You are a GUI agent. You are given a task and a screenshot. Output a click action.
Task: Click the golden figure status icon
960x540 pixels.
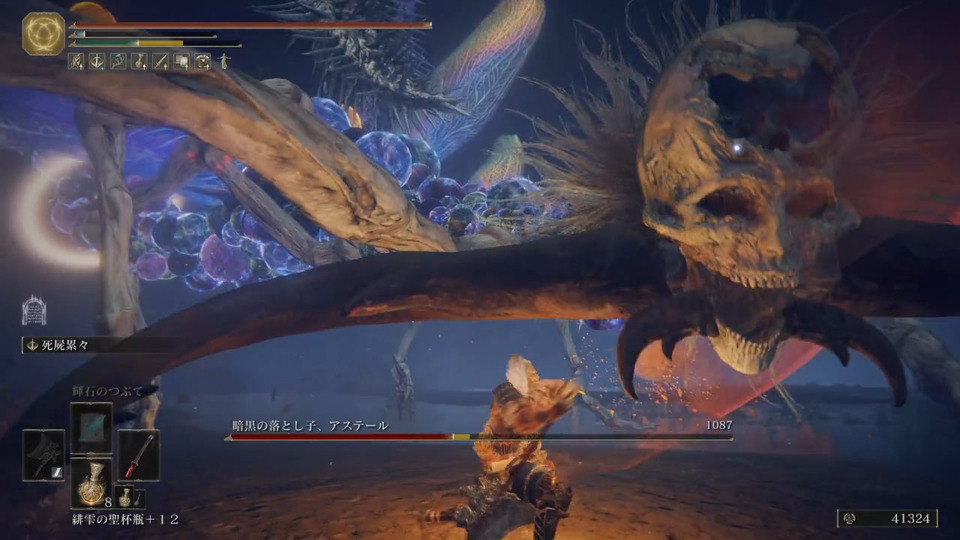pyautogui.click(x=224, y=61)
